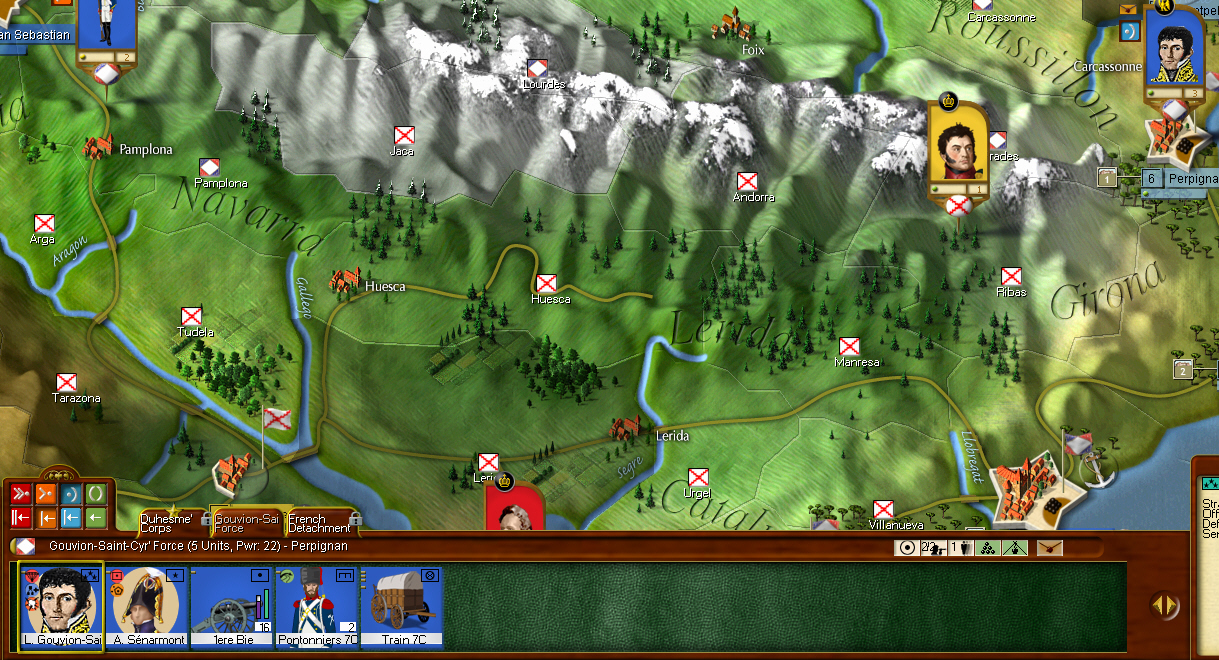This screenshot has width=1219, height=660.
Task: Select the Train 7C supply wagon
Action: click(402, 606)
